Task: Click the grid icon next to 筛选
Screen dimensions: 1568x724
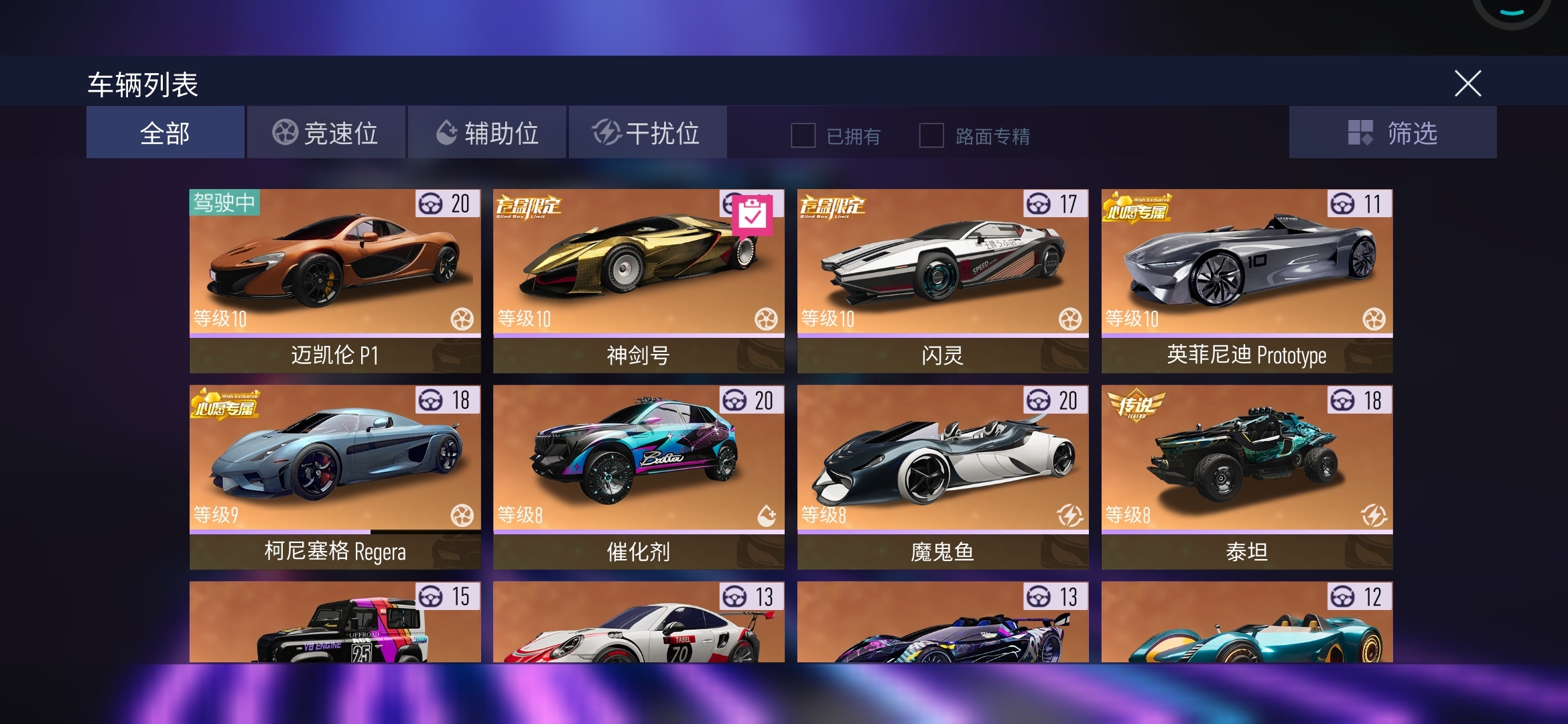Action: point(1360,133)
